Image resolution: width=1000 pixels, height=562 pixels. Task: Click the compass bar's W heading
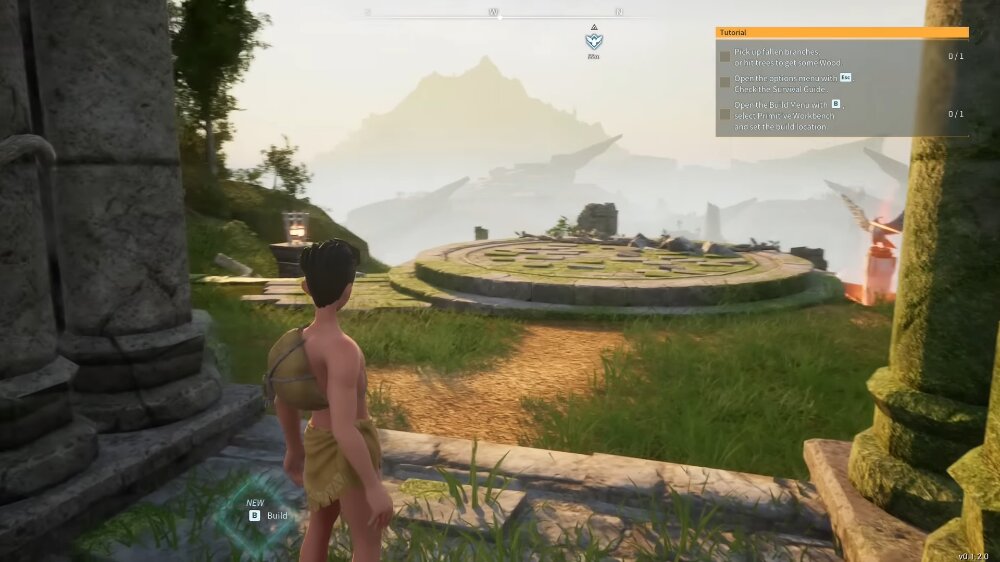pos(494,12)
